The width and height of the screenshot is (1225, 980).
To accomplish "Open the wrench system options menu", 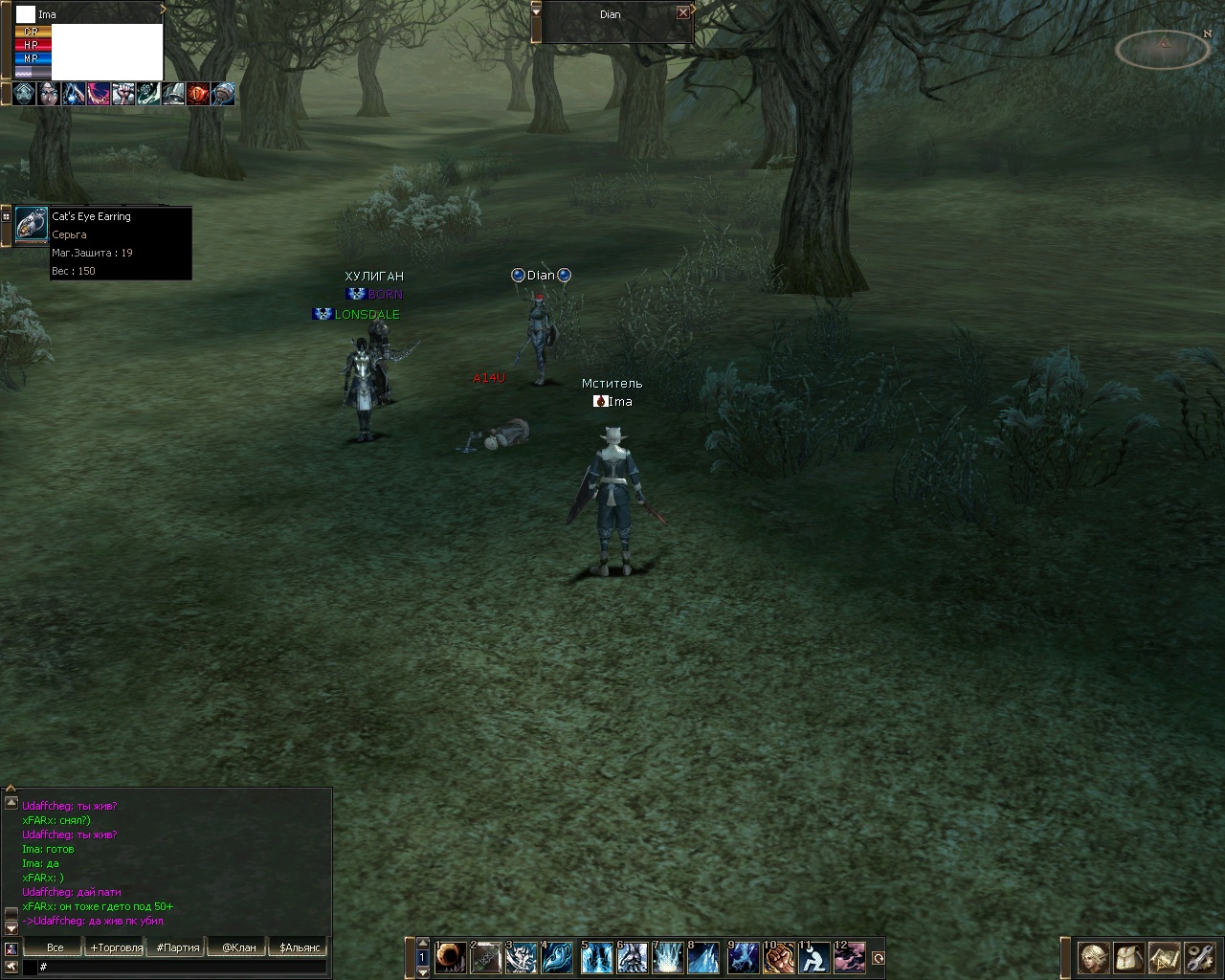I will 1198,957.
